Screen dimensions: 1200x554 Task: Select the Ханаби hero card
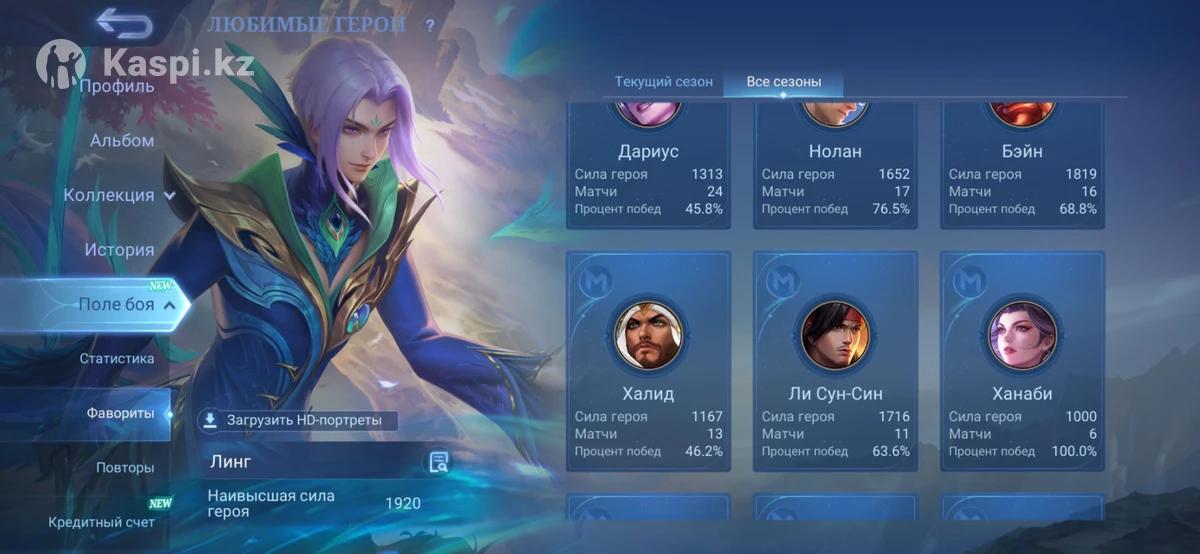click(x=1022, y=361)
